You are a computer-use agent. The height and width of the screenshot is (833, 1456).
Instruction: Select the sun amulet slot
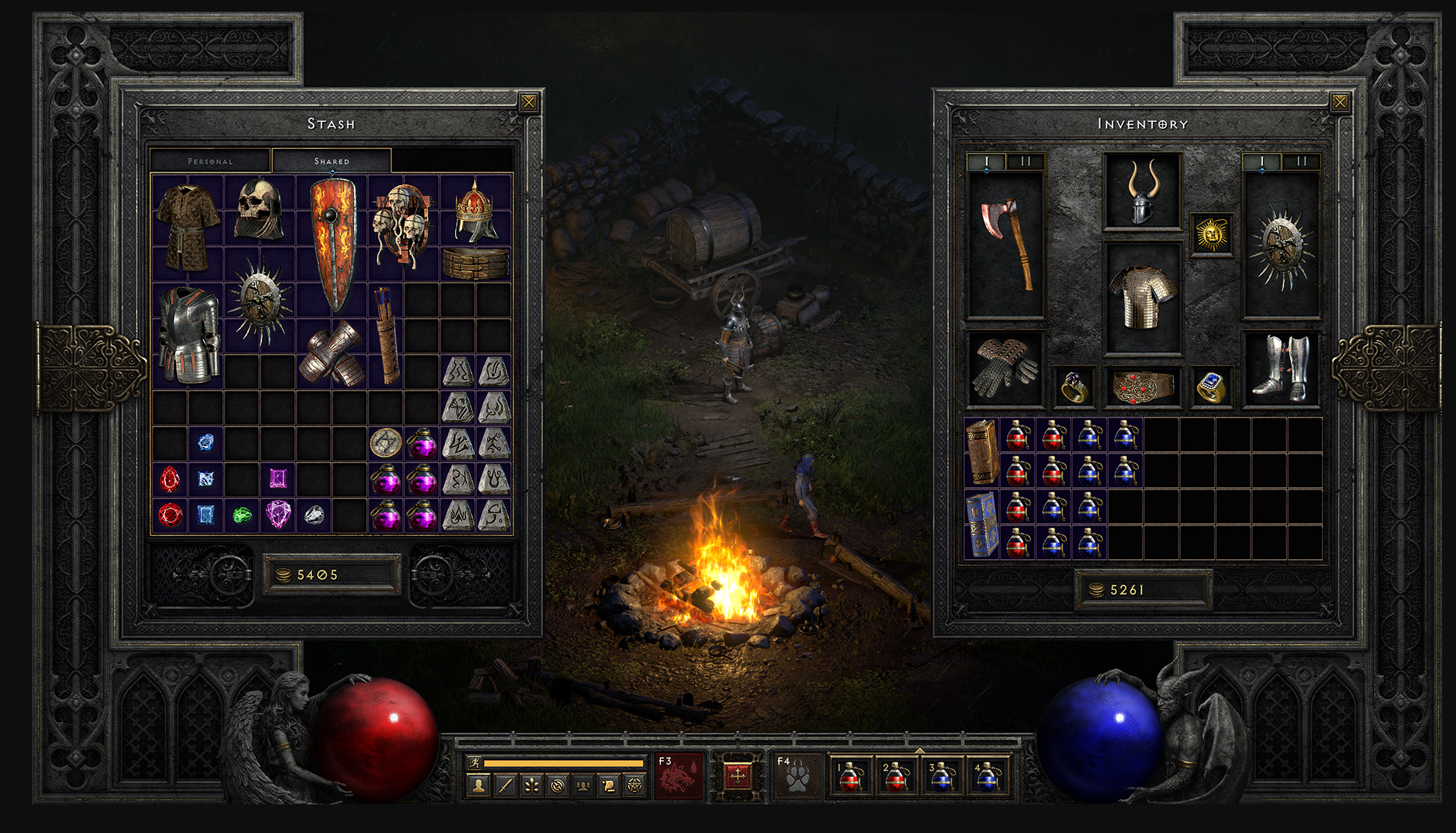[1211, 235]
